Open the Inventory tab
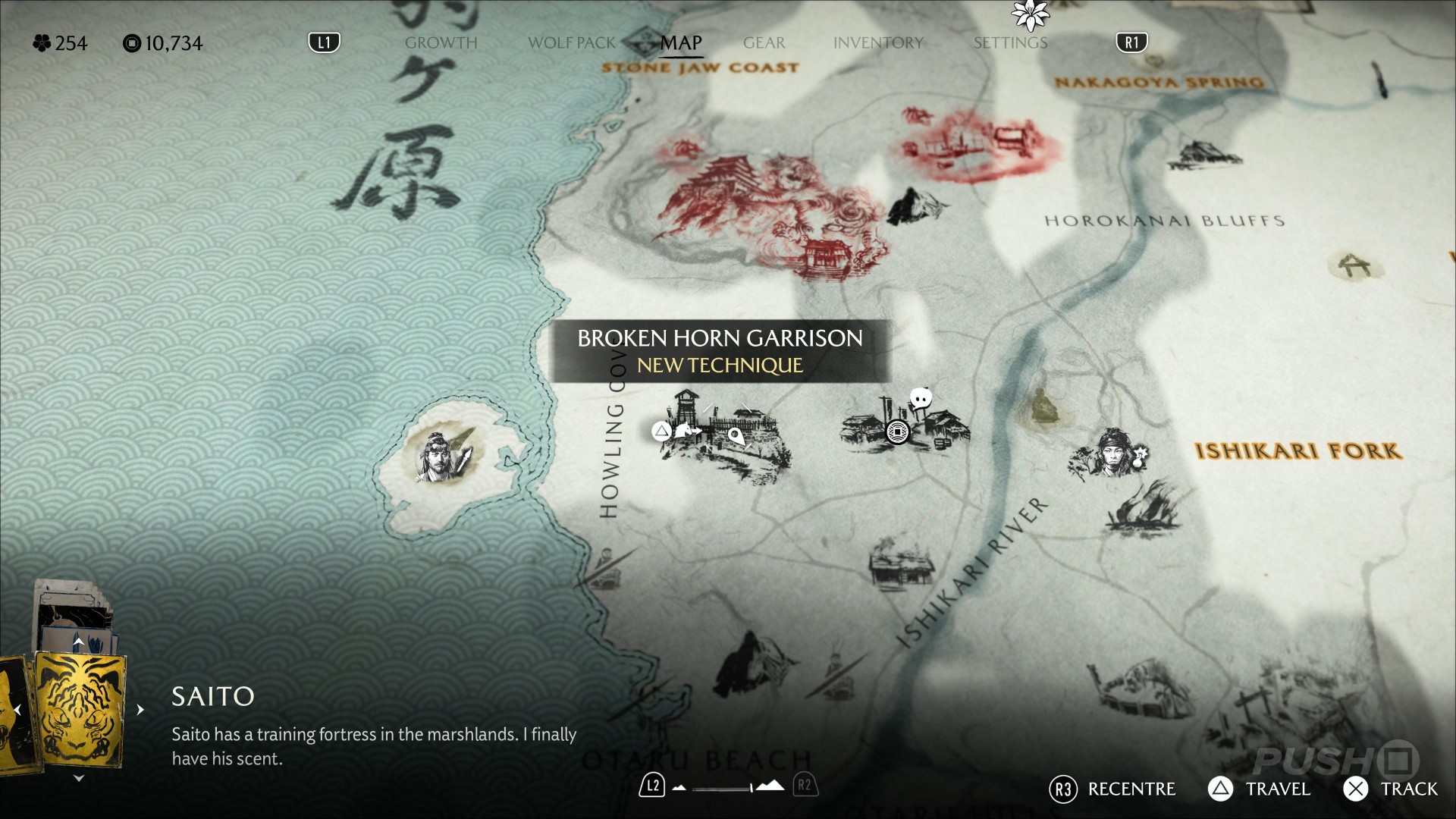 [877, 43]
